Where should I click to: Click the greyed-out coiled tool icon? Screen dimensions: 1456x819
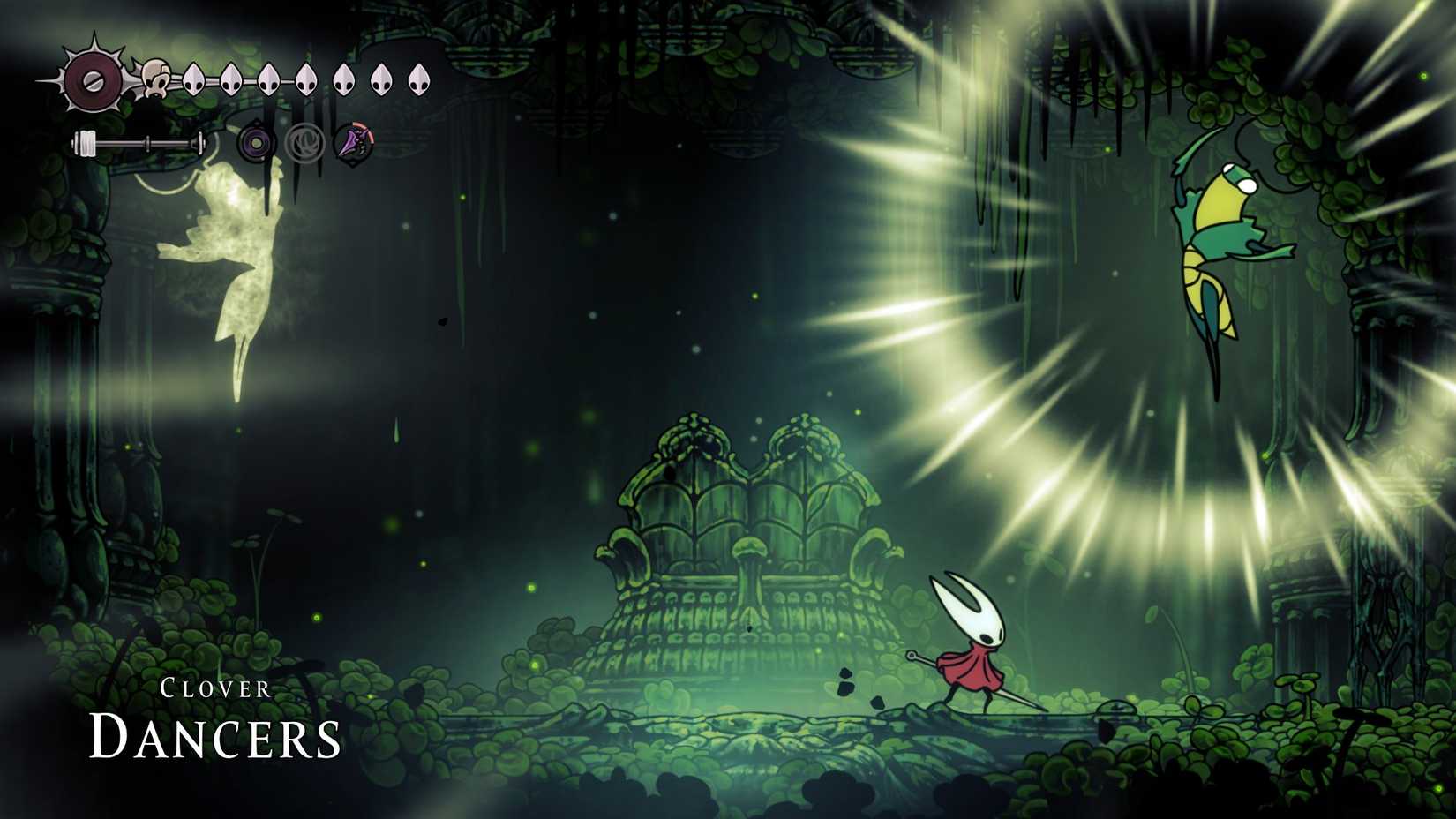[x=304, y=141]
